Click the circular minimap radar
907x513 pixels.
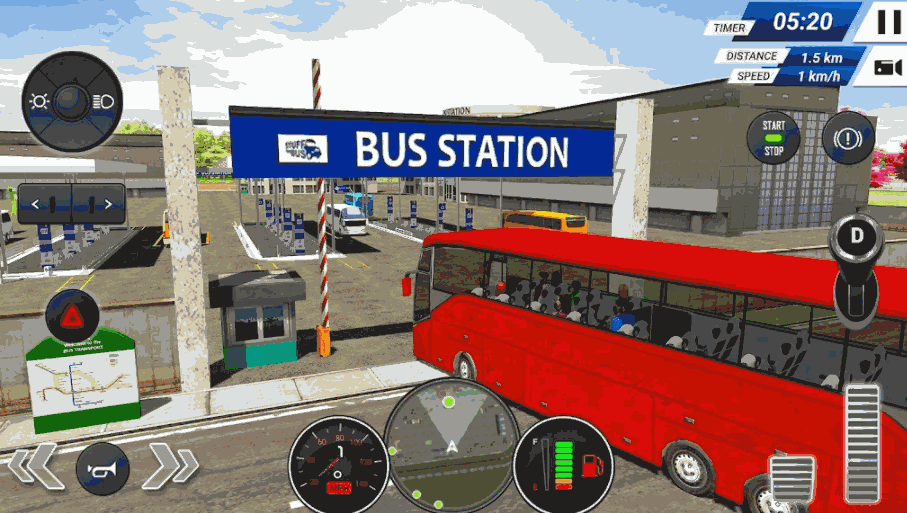pyautogui.click(x=450, y=439)
